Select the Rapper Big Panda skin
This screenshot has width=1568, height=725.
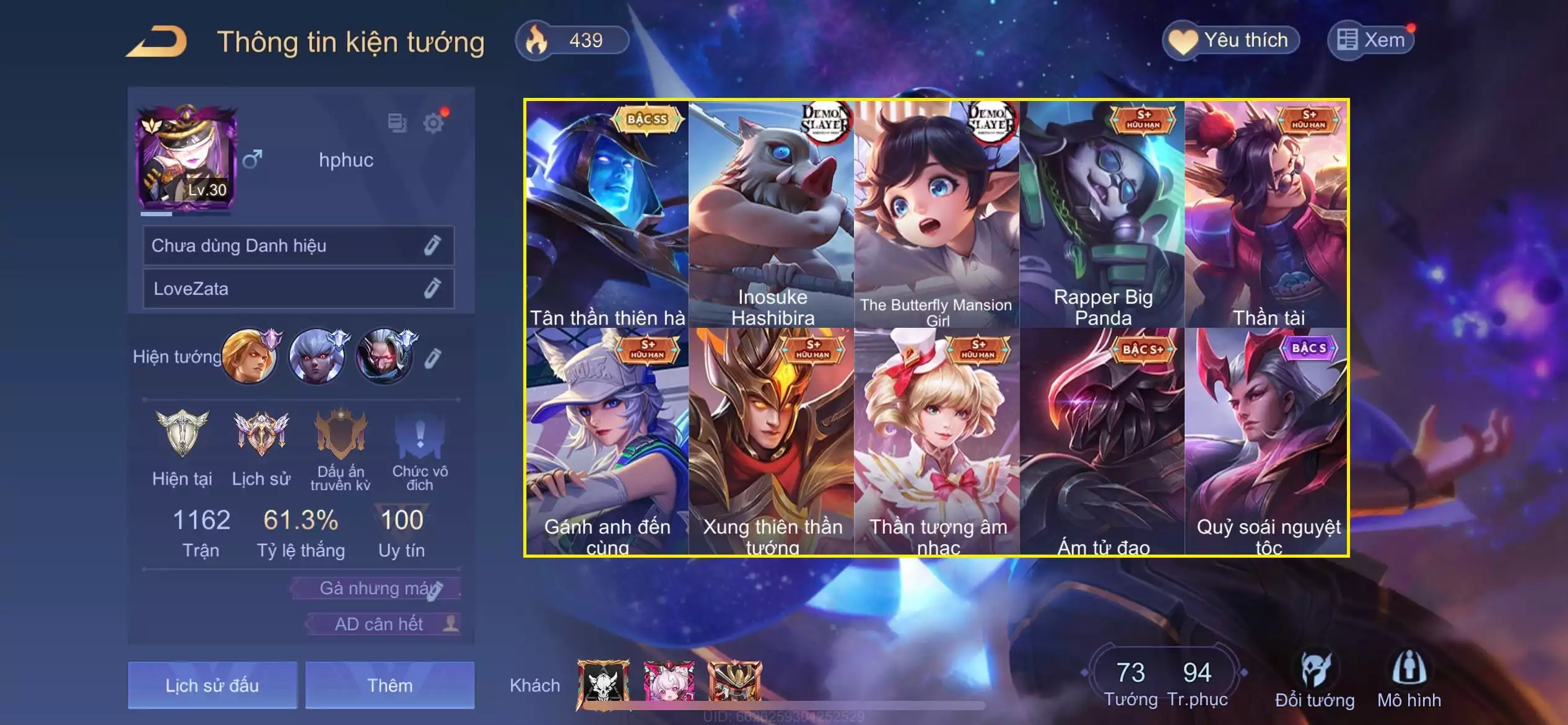tap(1102, 214)
